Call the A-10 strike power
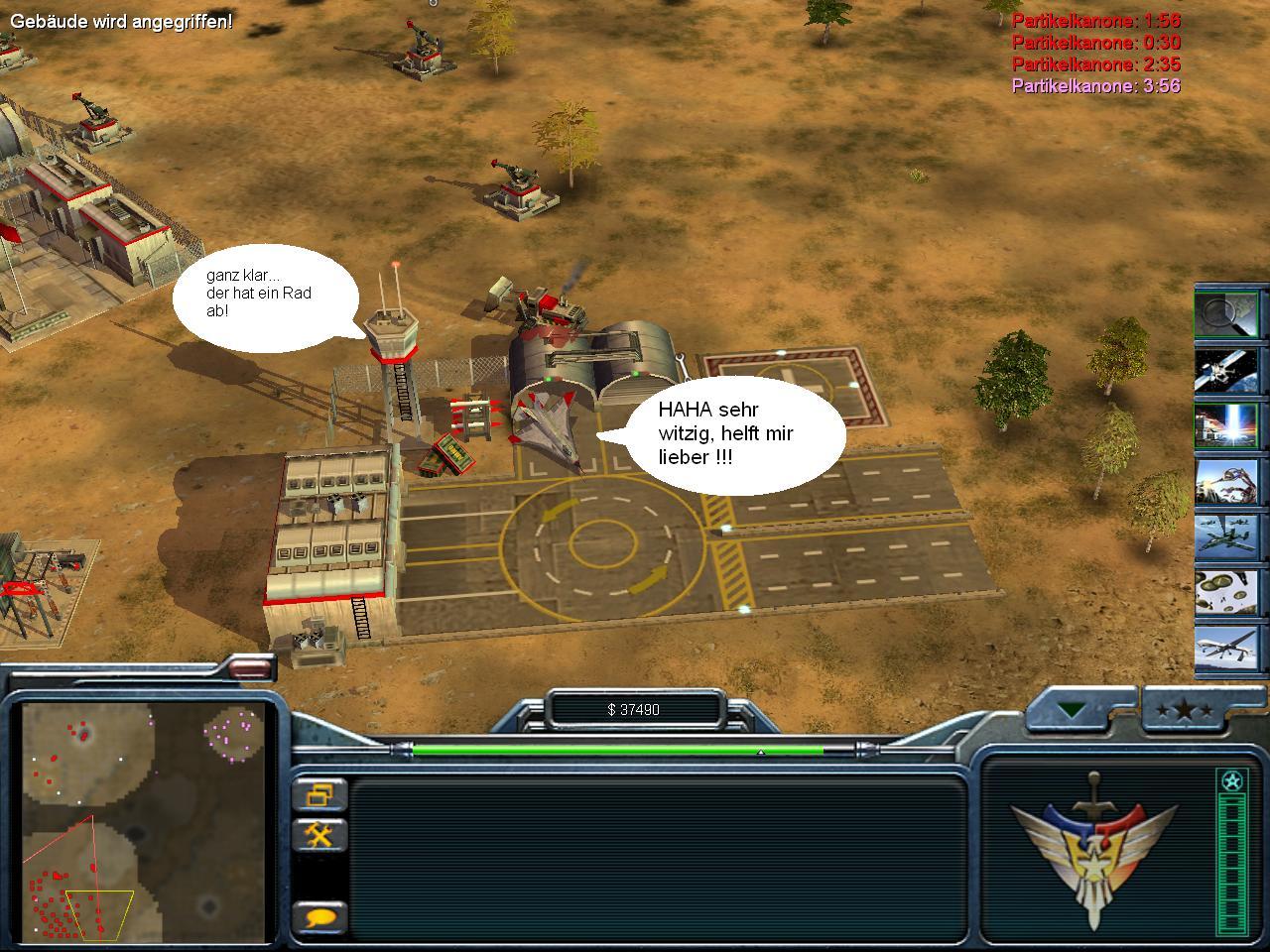Viewport: 1270px width, 952px height. click(x=1226, y=536)
